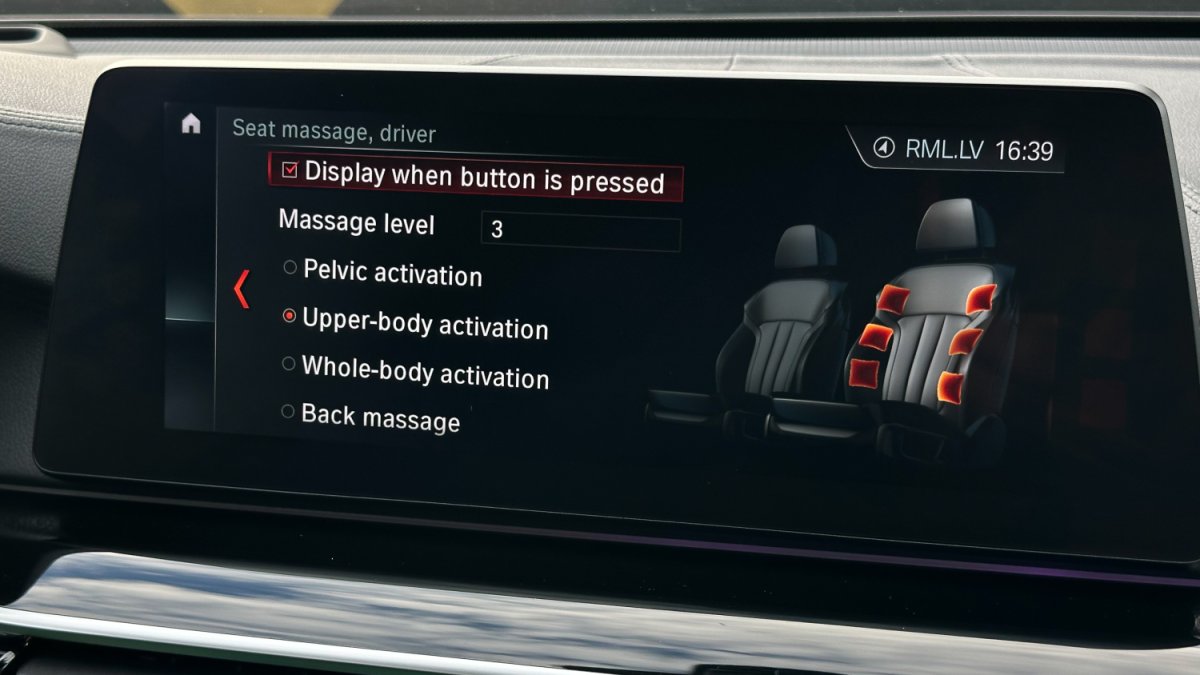Go to the home screen icon
Viewport: 1200px width, 675px height.
pyautogui.click(x=191, y=124)
